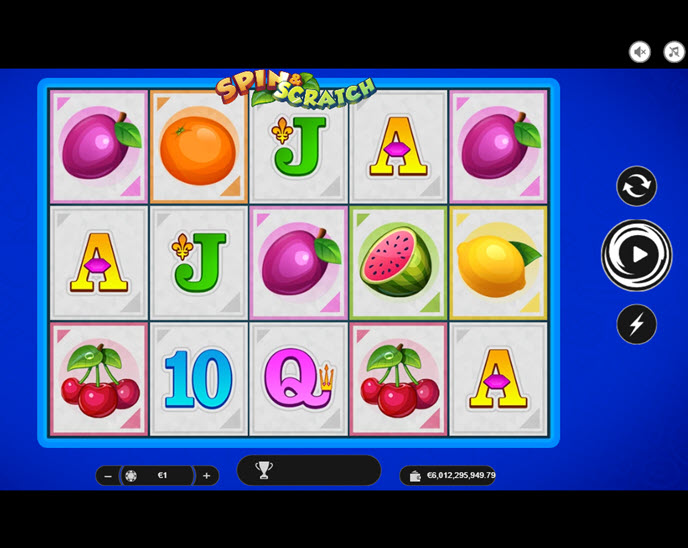
Task: Open autoplay with the circular arrows button
Action: 636,186
